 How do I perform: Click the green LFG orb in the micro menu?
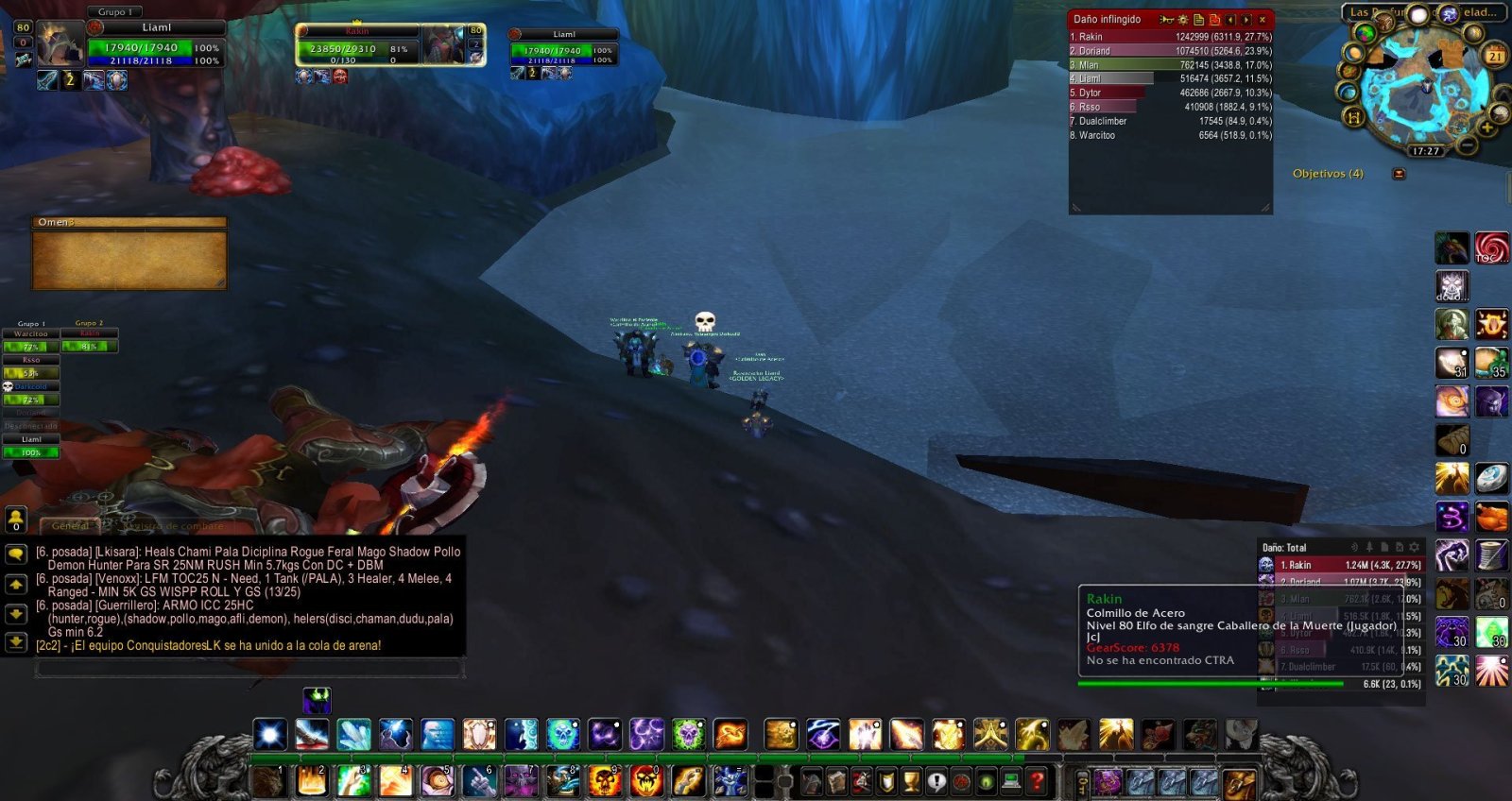click(987, 782)
